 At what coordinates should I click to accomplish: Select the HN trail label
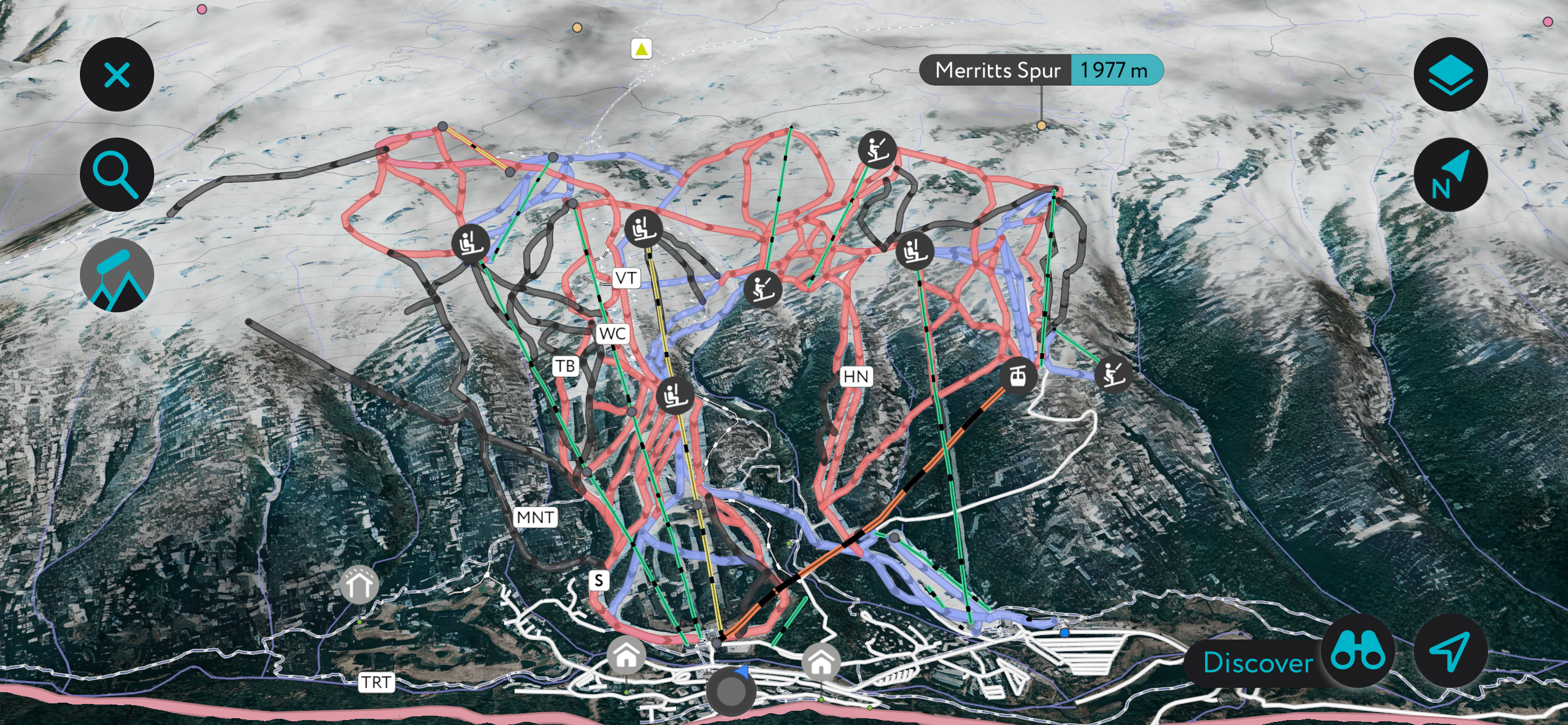pos(856,376)
